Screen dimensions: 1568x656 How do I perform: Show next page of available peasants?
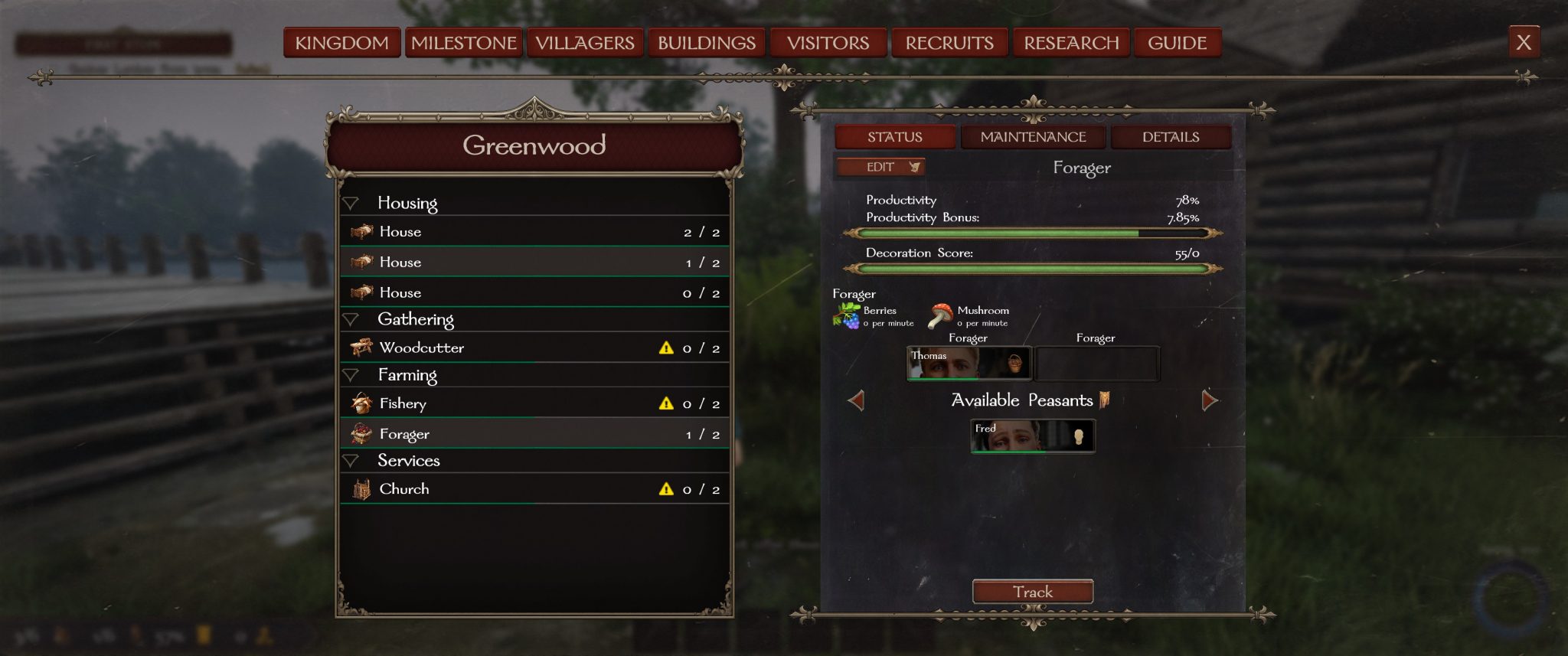pyautogui.click(x=1210, y=400)
